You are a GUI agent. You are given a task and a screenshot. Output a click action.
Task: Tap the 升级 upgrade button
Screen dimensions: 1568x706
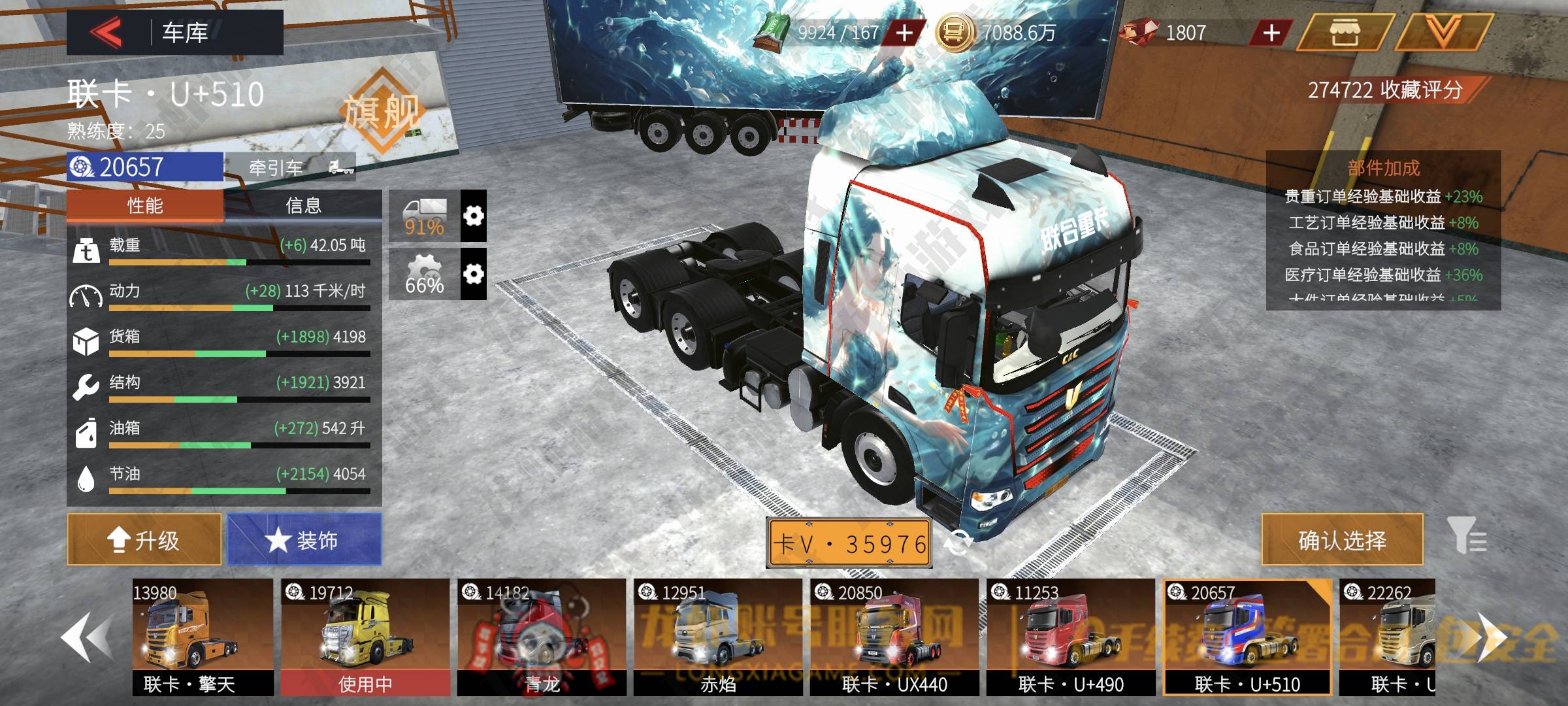(144, 540)
